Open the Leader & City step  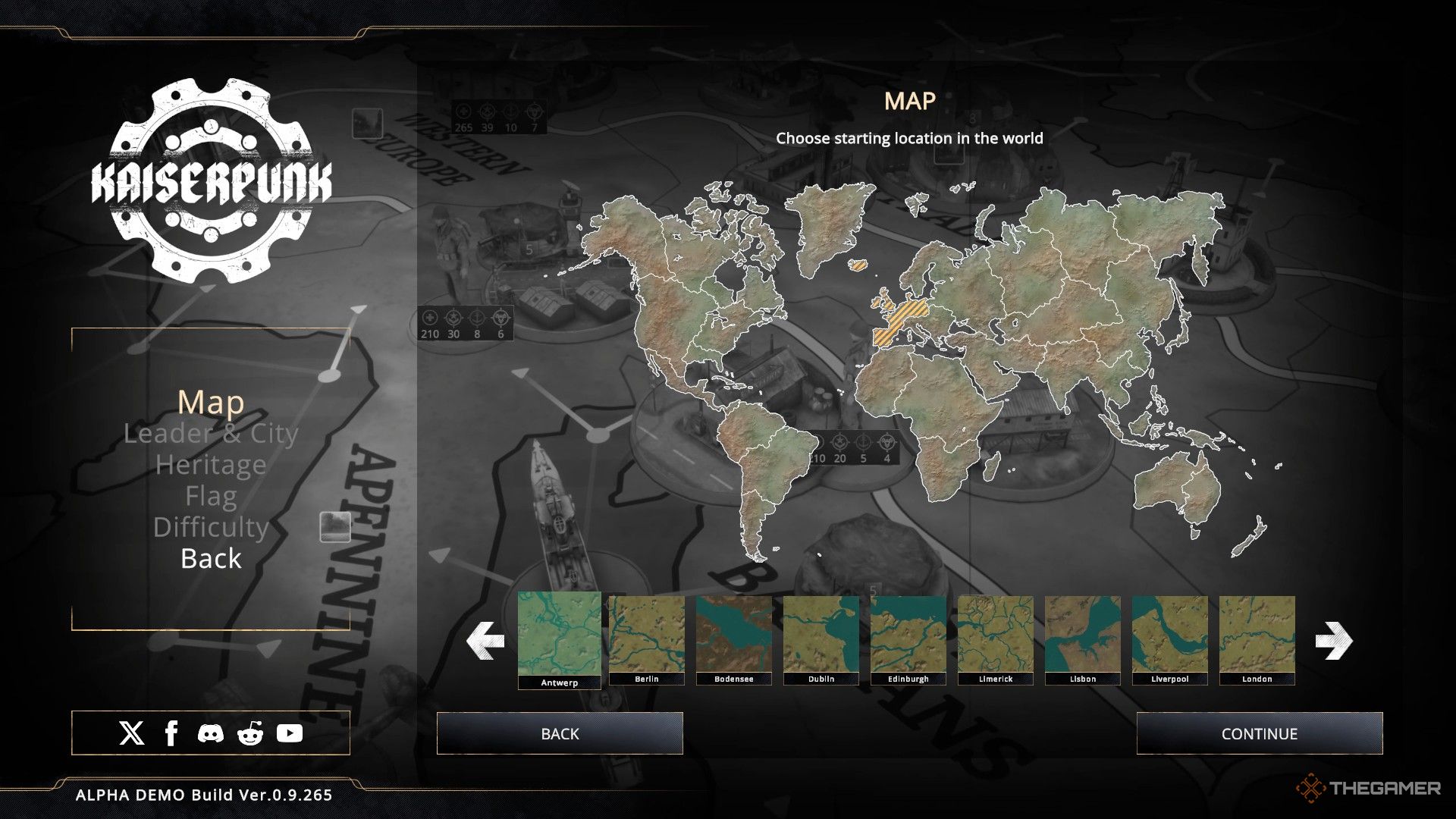[211, 434]
